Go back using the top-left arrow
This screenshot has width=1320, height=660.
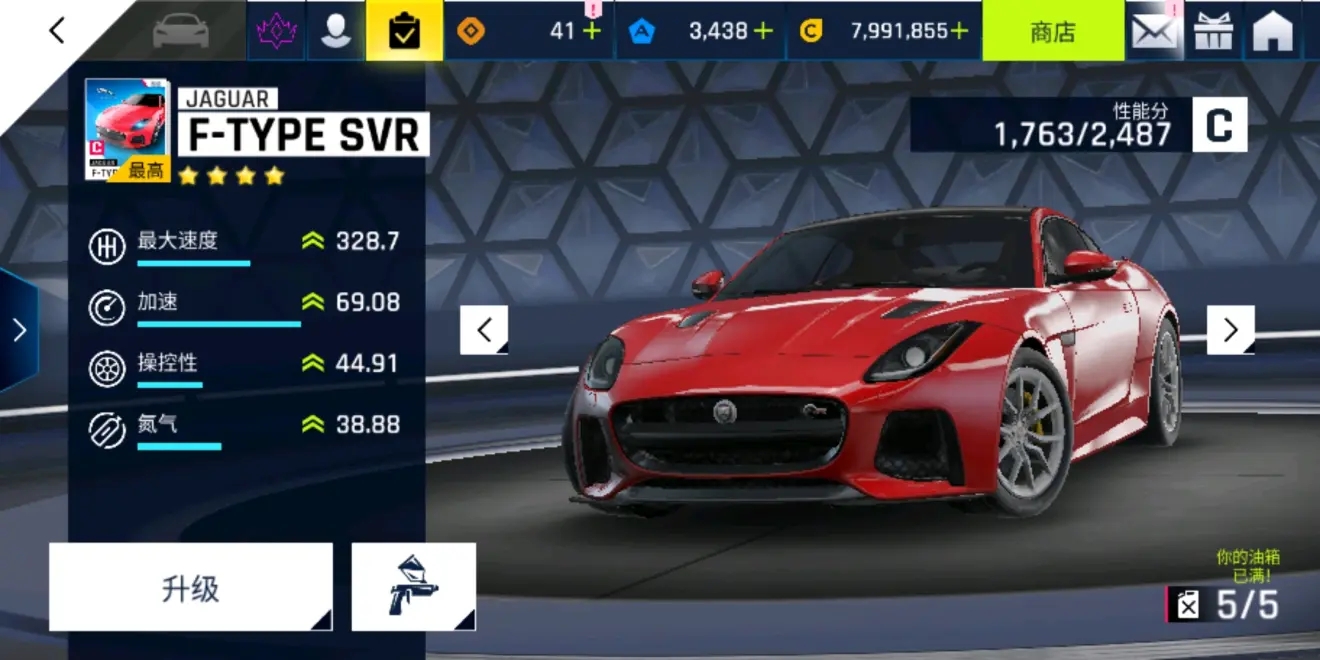pos(57,31)
